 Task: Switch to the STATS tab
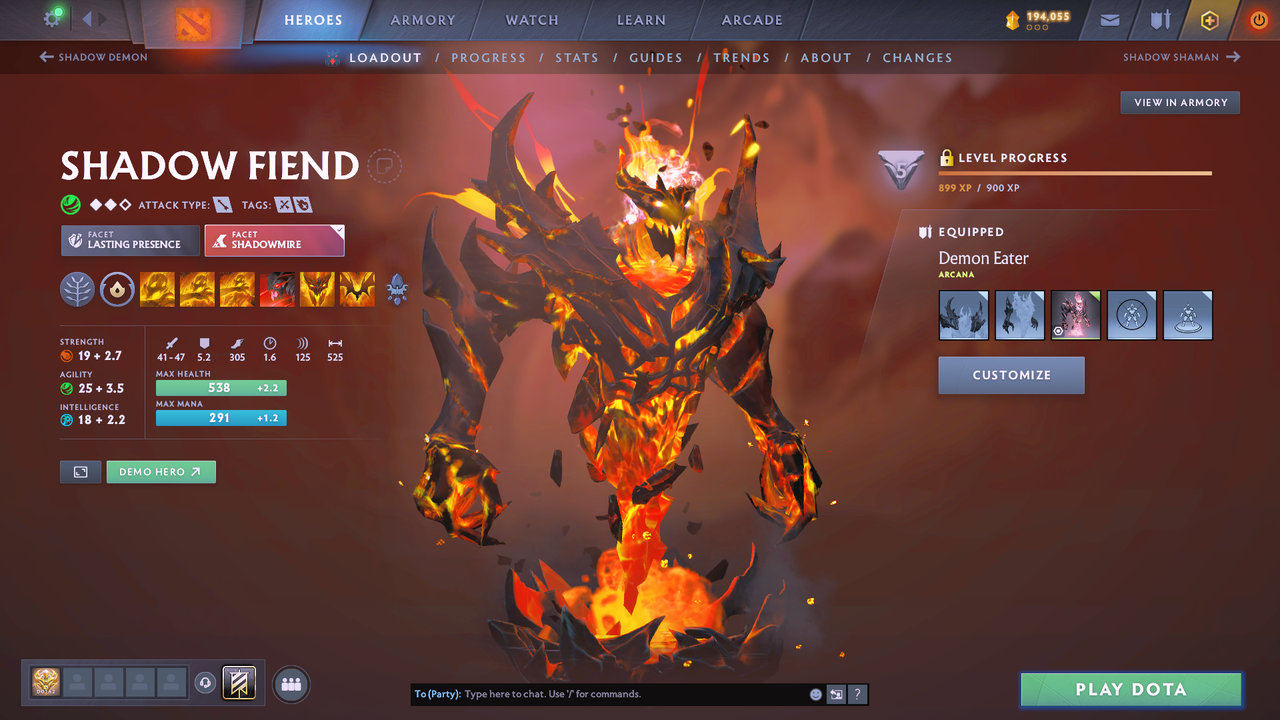[x=577, y=57]
